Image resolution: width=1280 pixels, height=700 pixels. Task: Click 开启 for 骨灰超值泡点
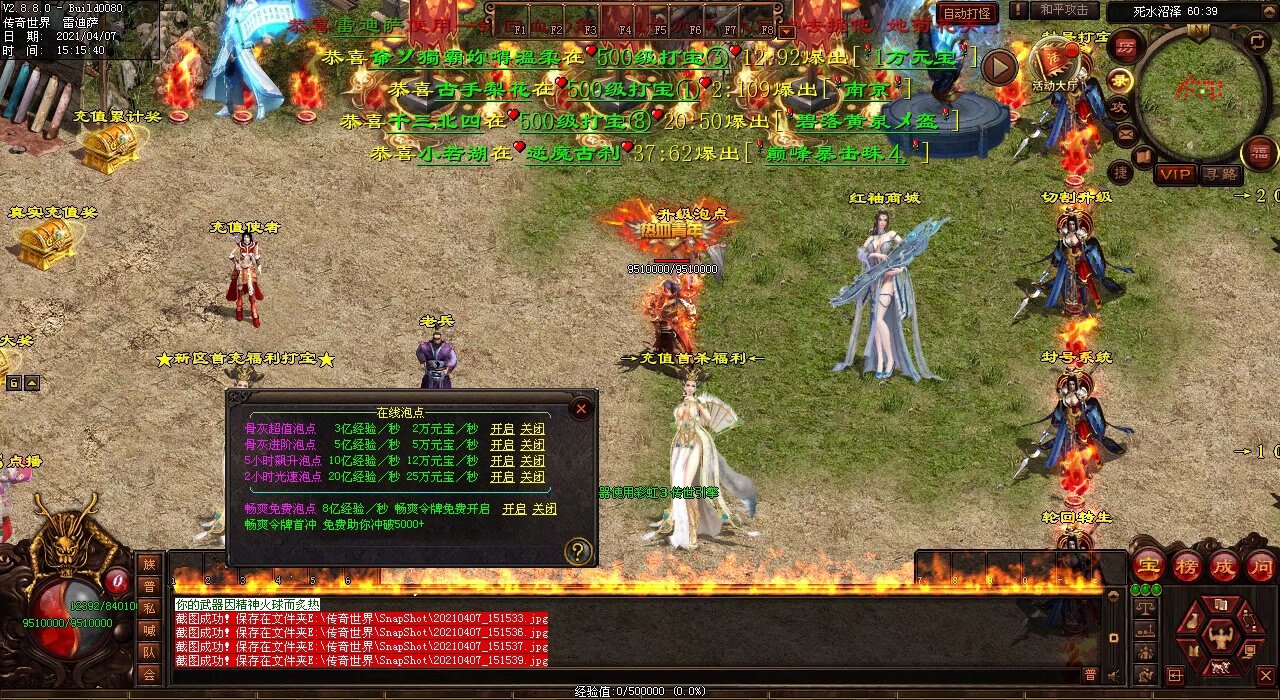tap(502, 429)
